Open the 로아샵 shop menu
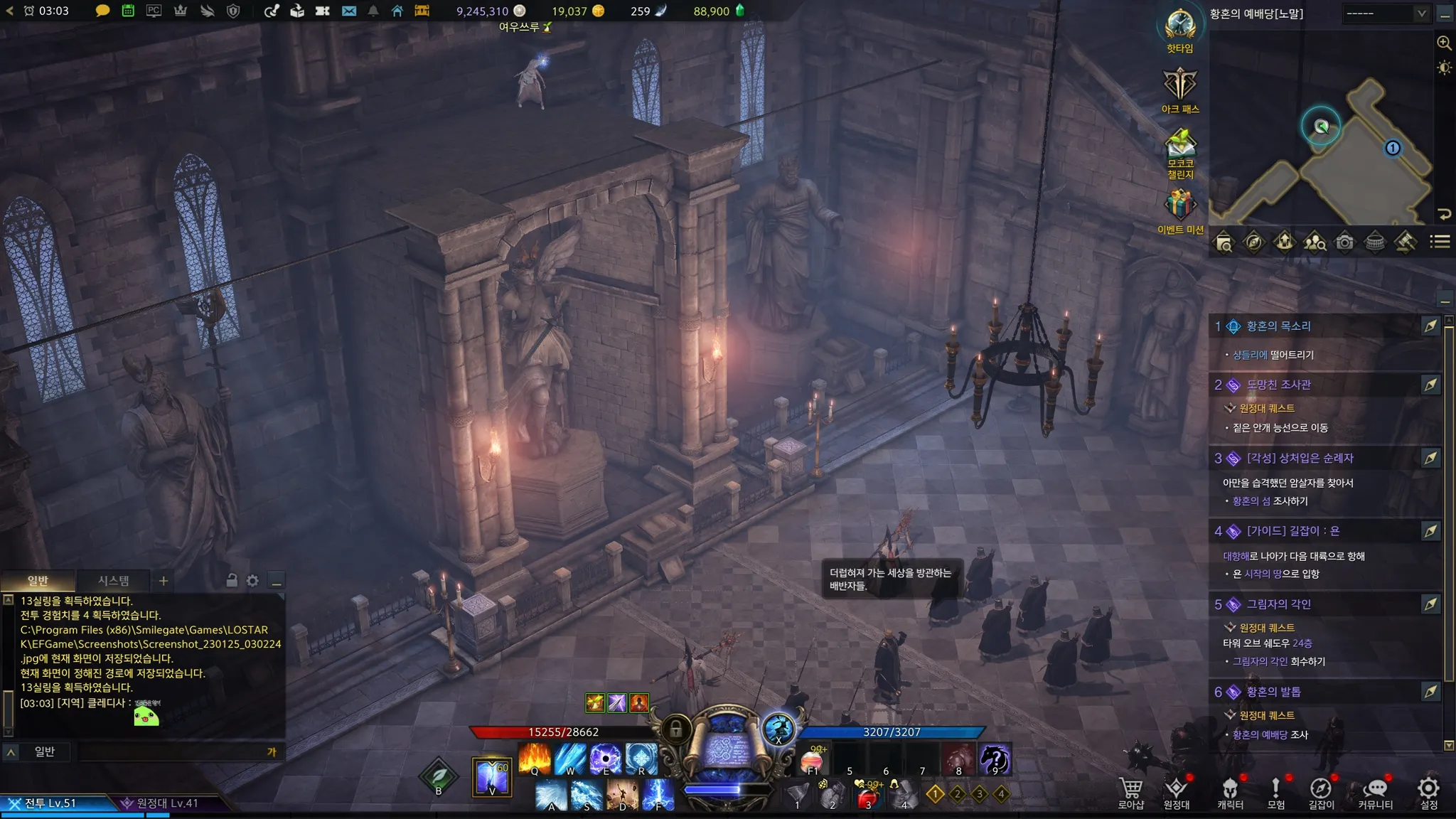The image size is (1456, 819). click(x=1130, y=791)
